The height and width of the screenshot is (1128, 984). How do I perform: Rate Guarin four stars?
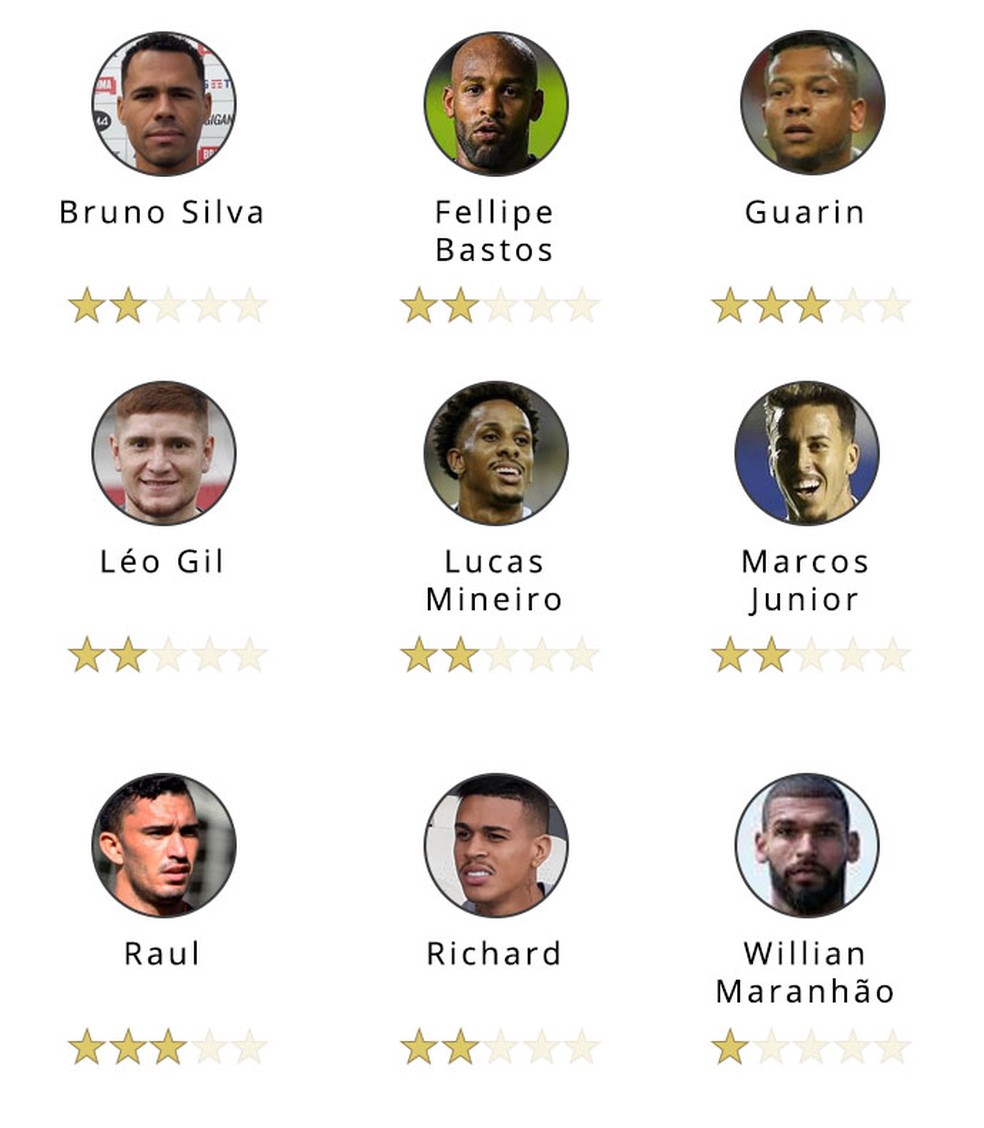(852, 306)
